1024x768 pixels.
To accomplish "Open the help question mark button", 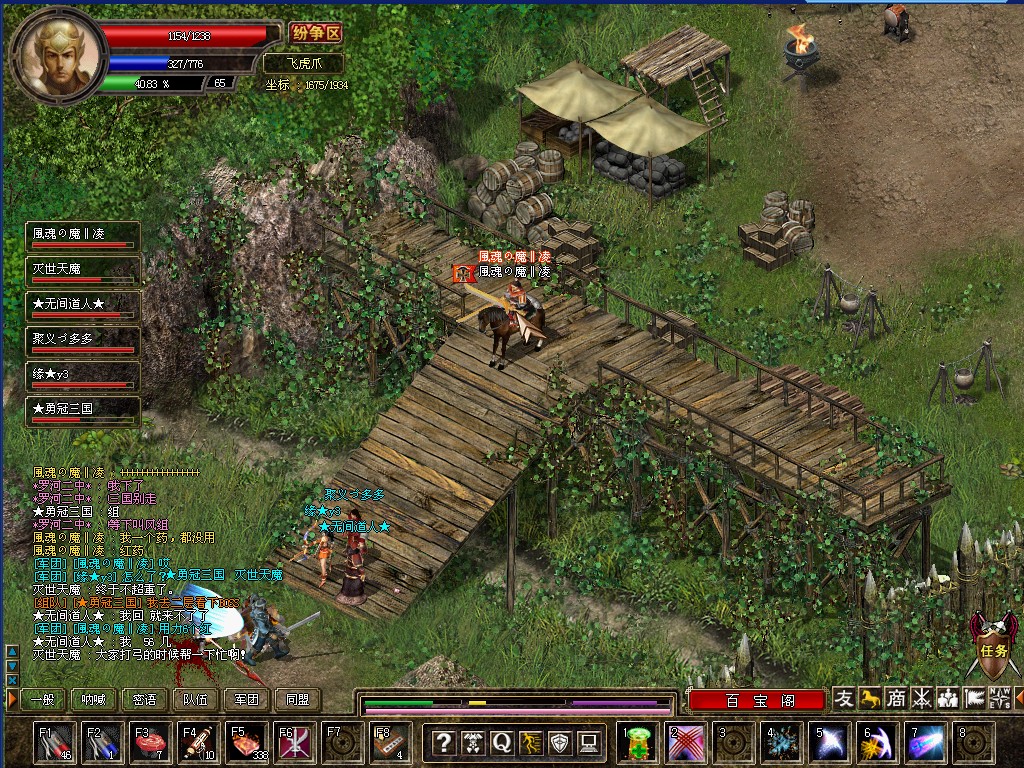I will pos(445,743).
